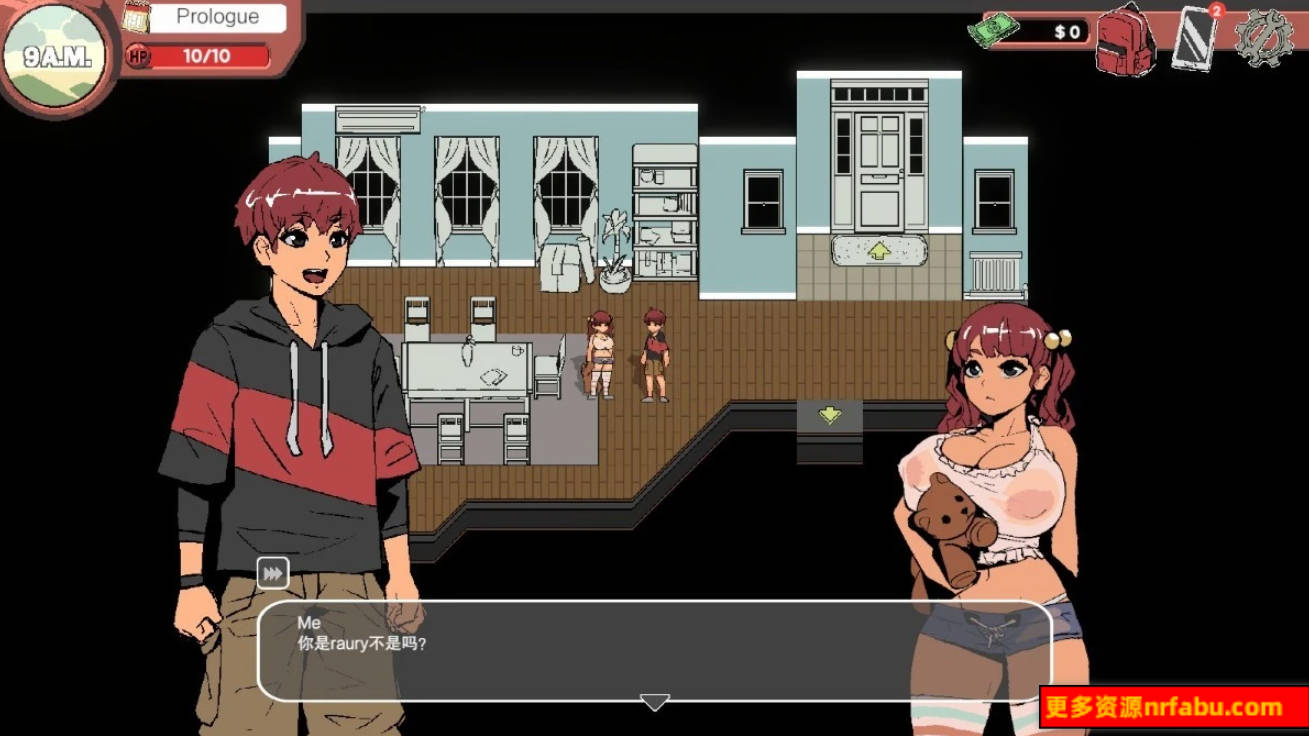Click the down arrow to continue dialogue
Screen dimensions: 1309x736
pos(654,703)
